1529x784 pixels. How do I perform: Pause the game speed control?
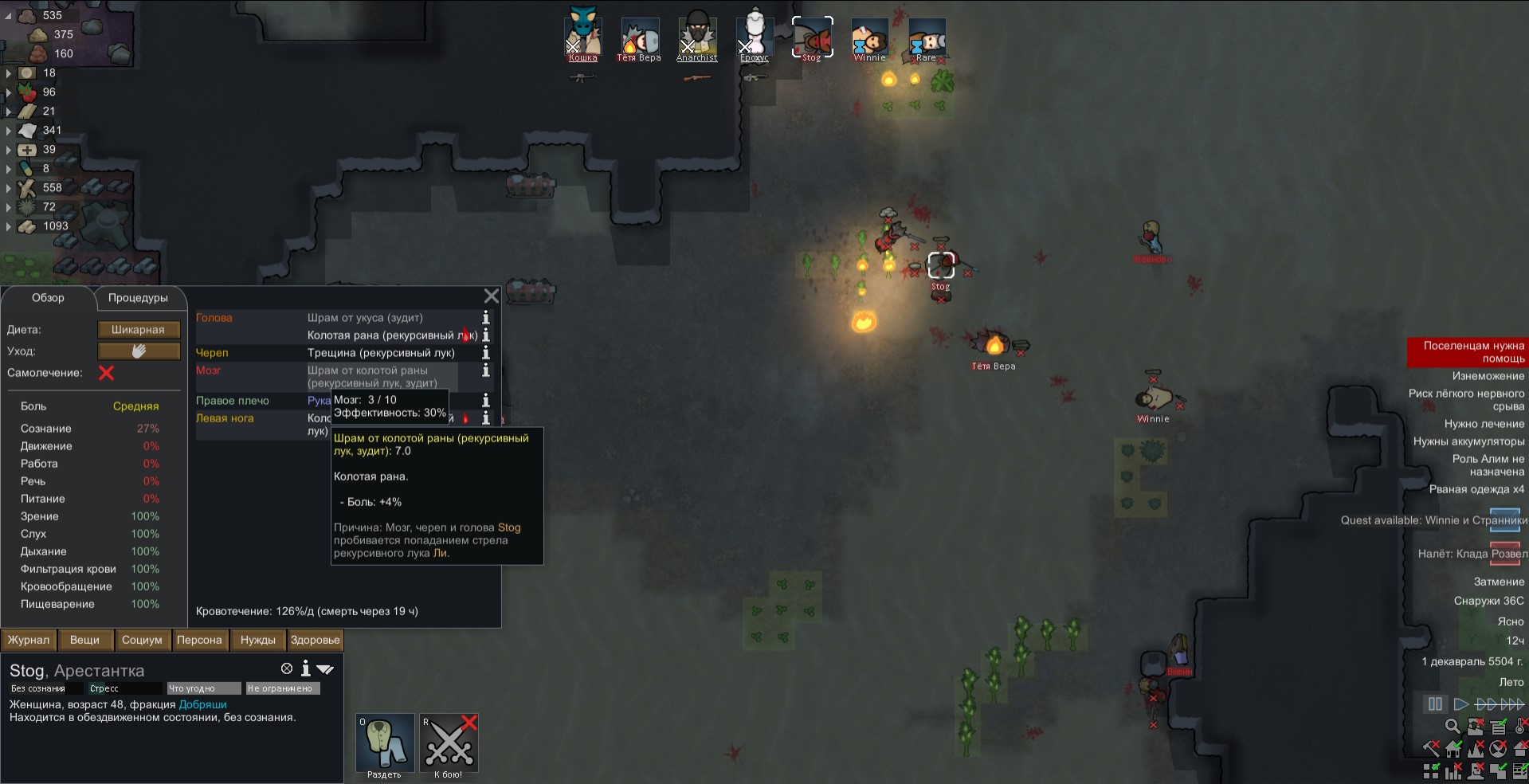(x=1435, y=704)
